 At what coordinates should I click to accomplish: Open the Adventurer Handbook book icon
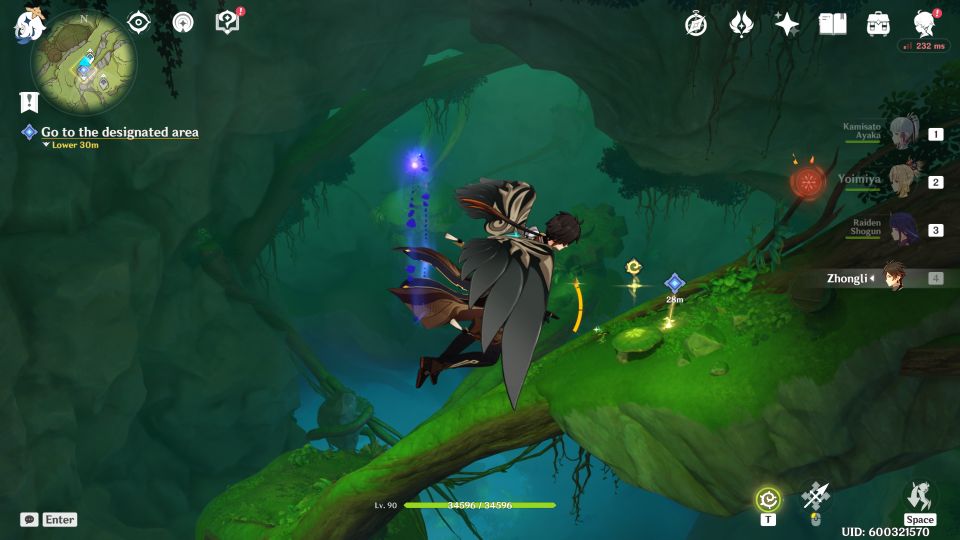click(x=832, y=24)
